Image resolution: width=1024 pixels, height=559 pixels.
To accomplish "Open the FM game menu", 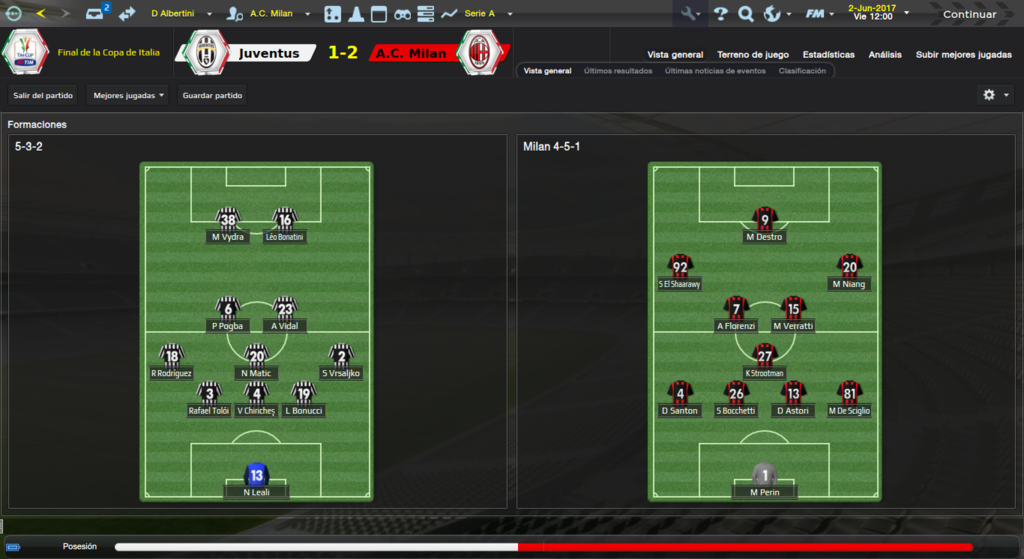I will pyautogui.click(x=819, y=14).
